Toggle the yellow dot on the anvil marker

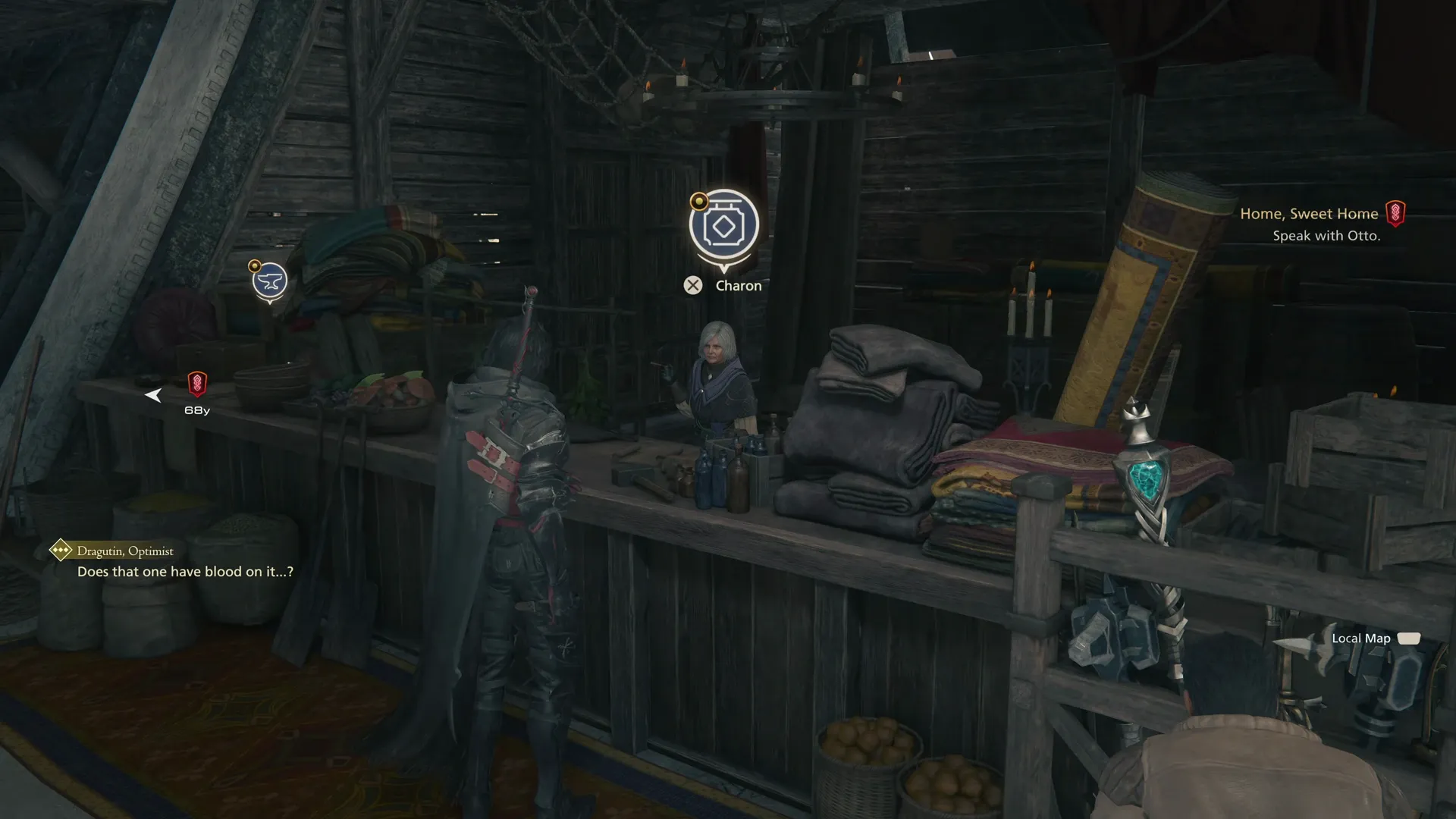(x=255, y=265)
